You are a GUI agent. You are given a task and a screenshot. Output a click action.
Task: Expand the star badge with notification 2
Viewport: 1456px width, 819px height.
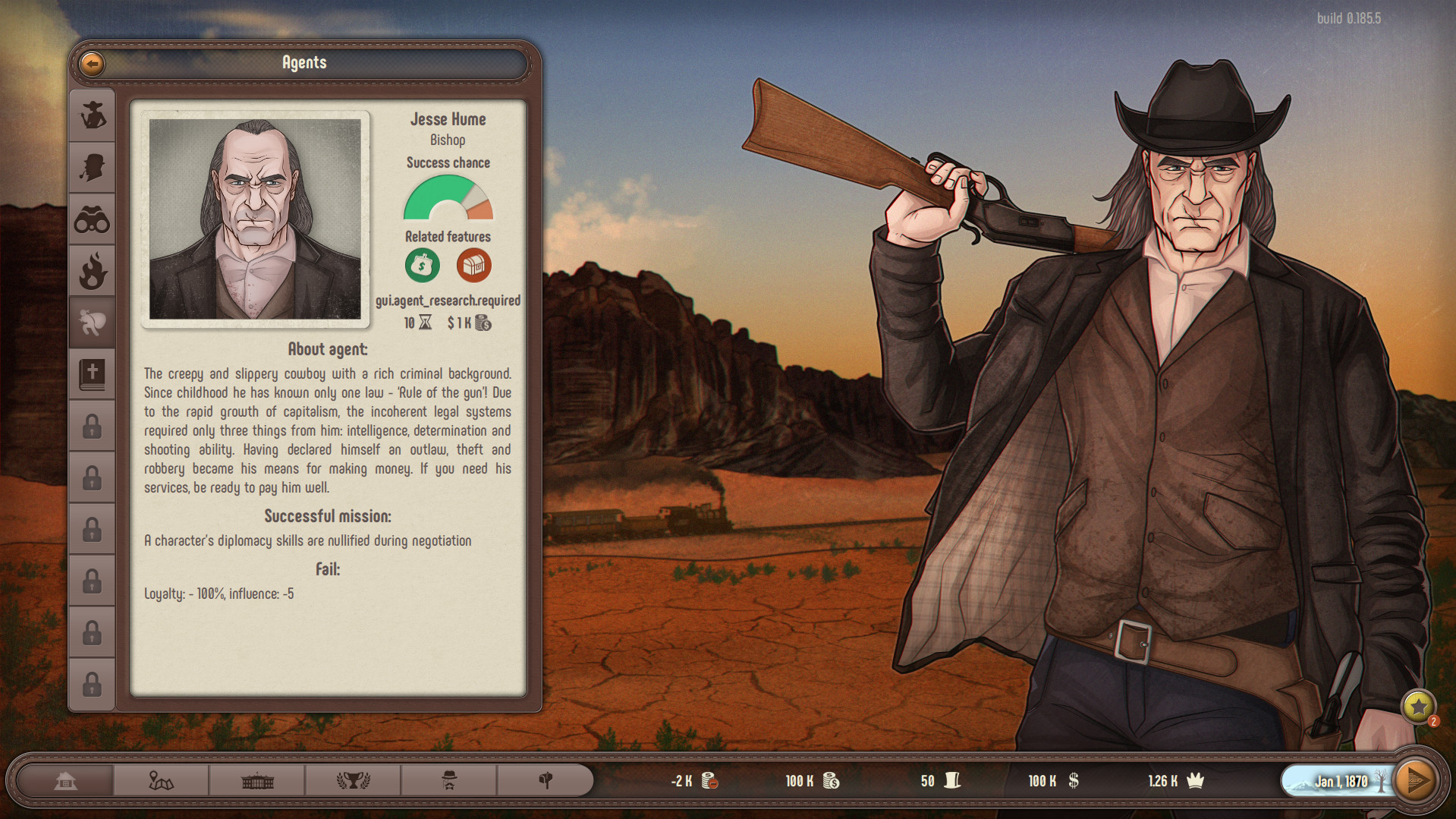(x=1418, y=707)
